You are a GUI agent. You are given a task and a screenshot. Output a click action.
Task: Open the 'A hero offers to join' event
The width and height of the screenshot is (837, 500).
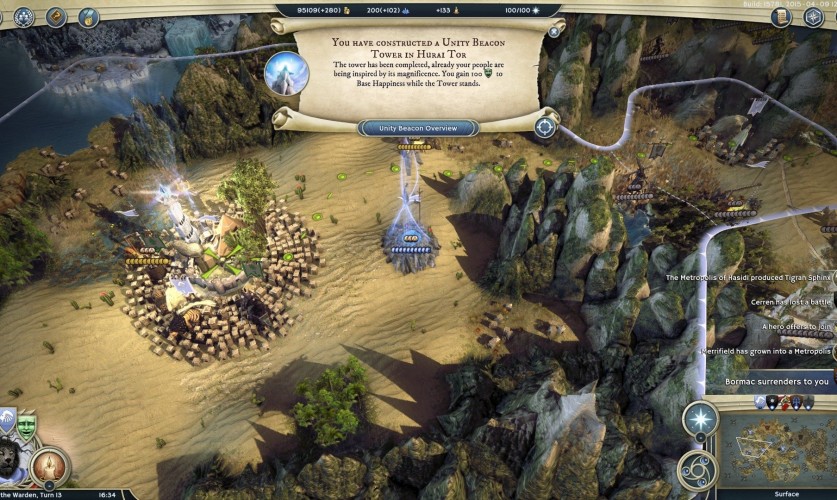pyautogui.click(x=786, y=326)
